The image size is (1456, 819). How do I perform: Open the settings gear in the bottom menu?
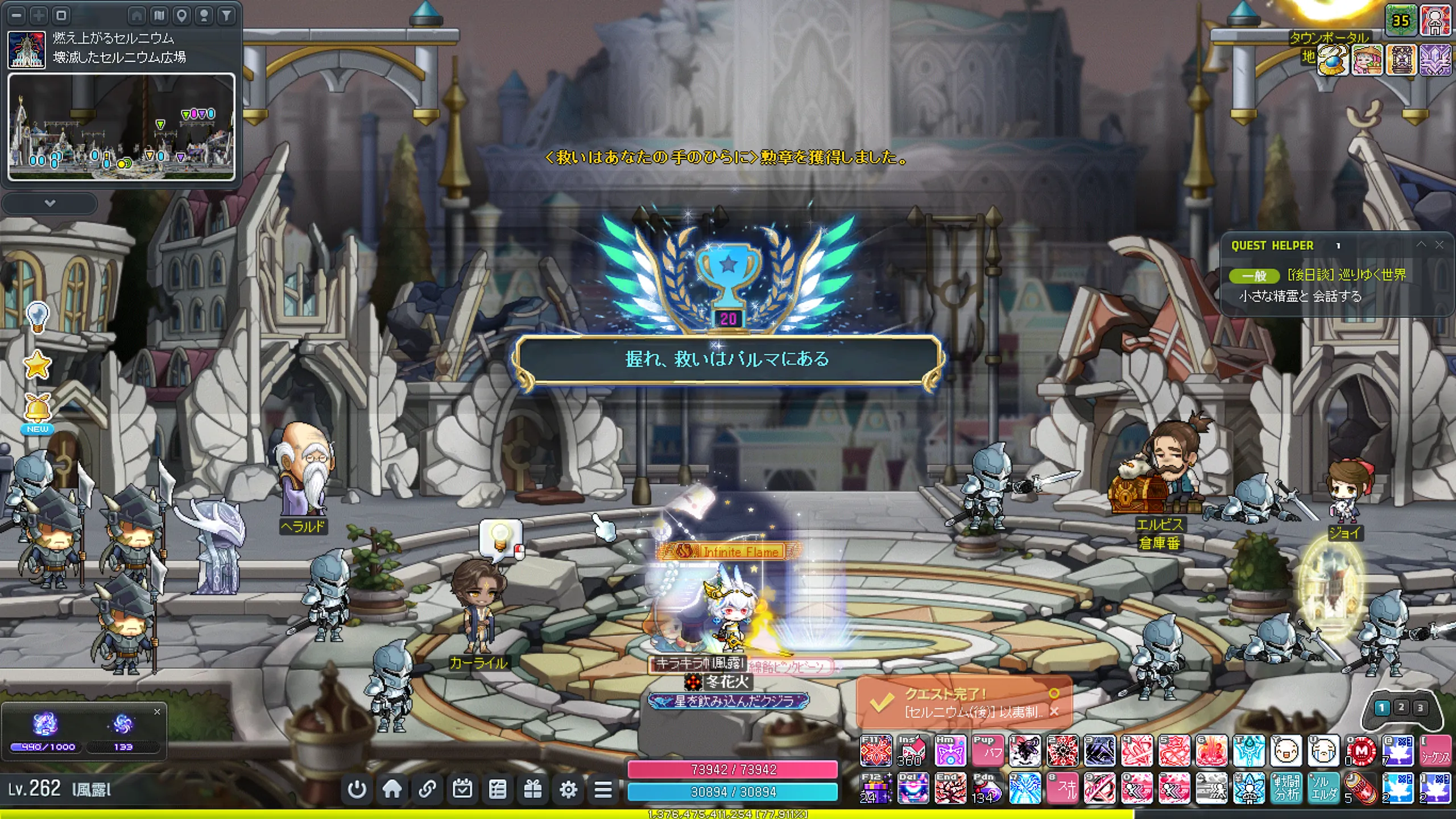(568, 789)
